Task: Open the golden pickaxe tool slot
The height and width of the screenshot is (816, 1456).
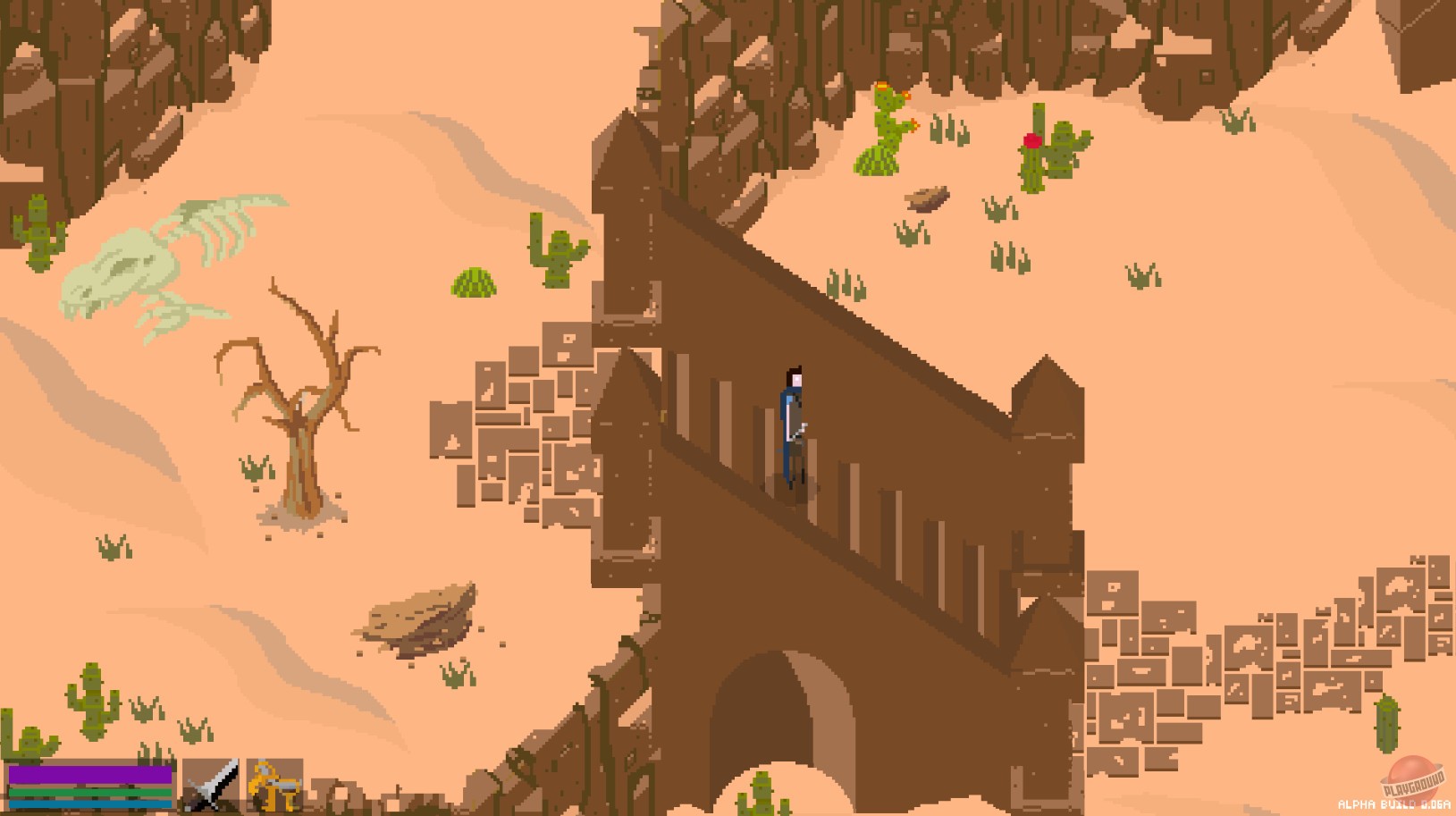Action: [x=277, y=787]
